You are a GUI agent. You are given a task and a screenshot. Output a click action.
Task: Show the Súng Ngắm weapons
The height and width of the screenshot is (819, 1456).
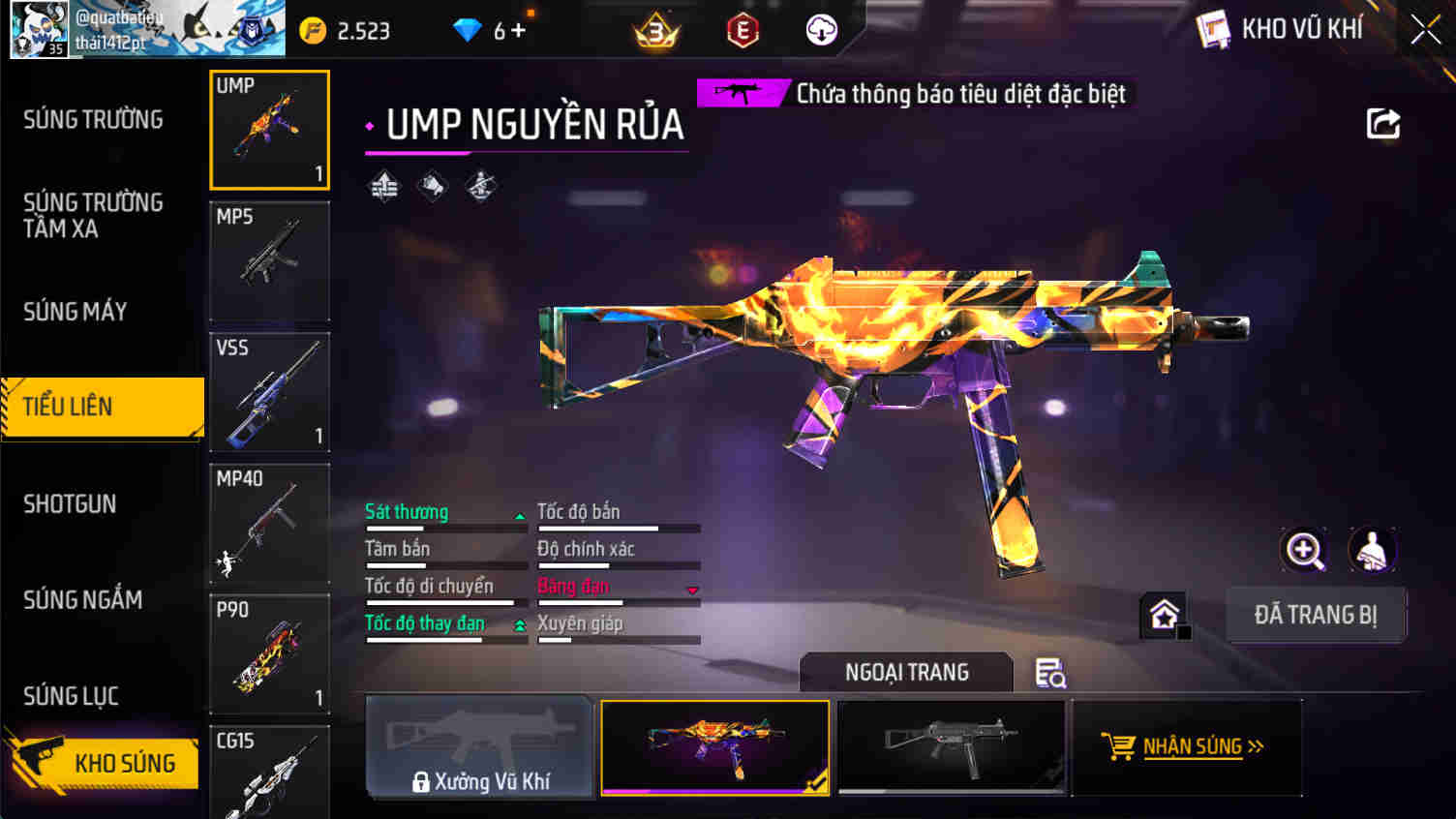point(83,600)
